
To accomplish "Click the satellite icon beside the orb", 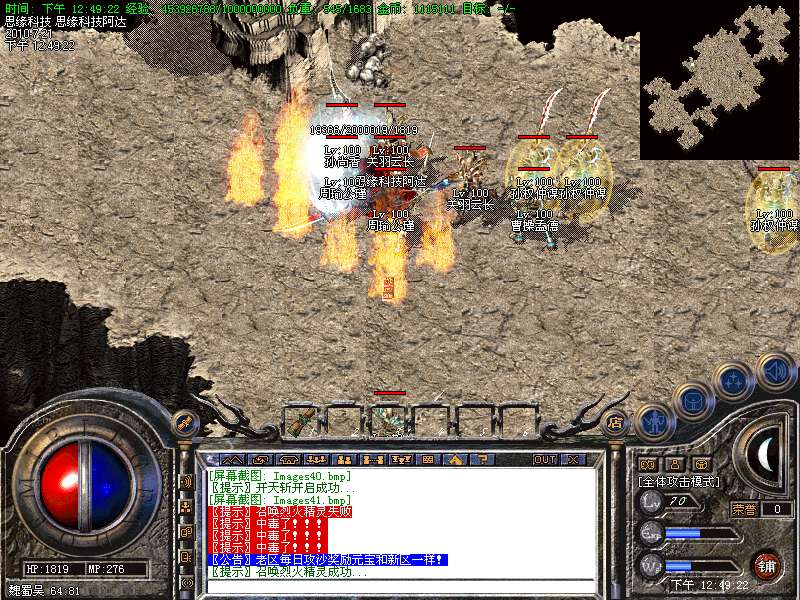I will (184, 422).
